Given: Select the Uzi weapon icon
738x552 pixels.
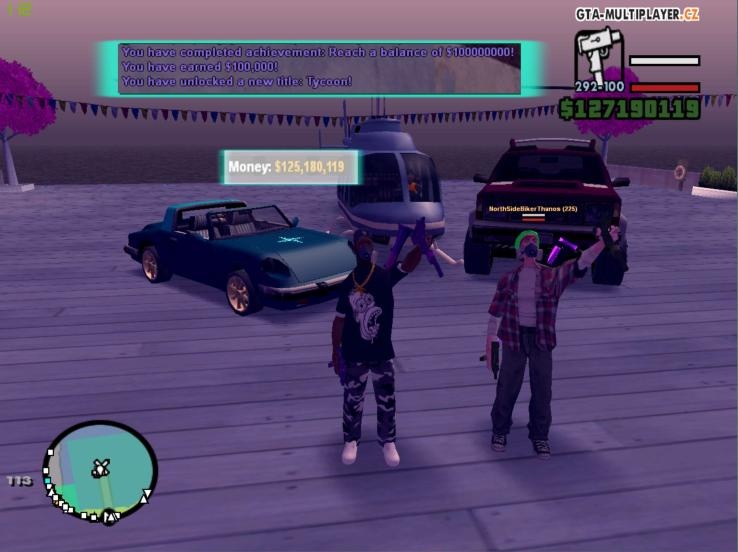Looking at the screenshot, I should pyautogui.click(x=598, y=54).
